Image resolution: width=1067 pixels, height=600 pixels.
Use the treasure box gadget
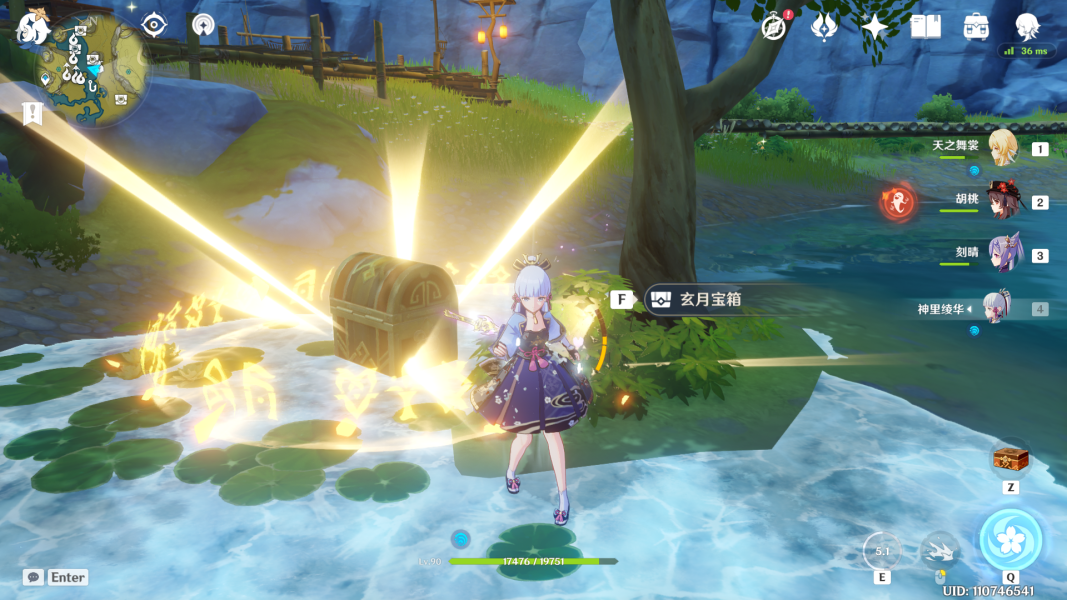(1010, 462)
